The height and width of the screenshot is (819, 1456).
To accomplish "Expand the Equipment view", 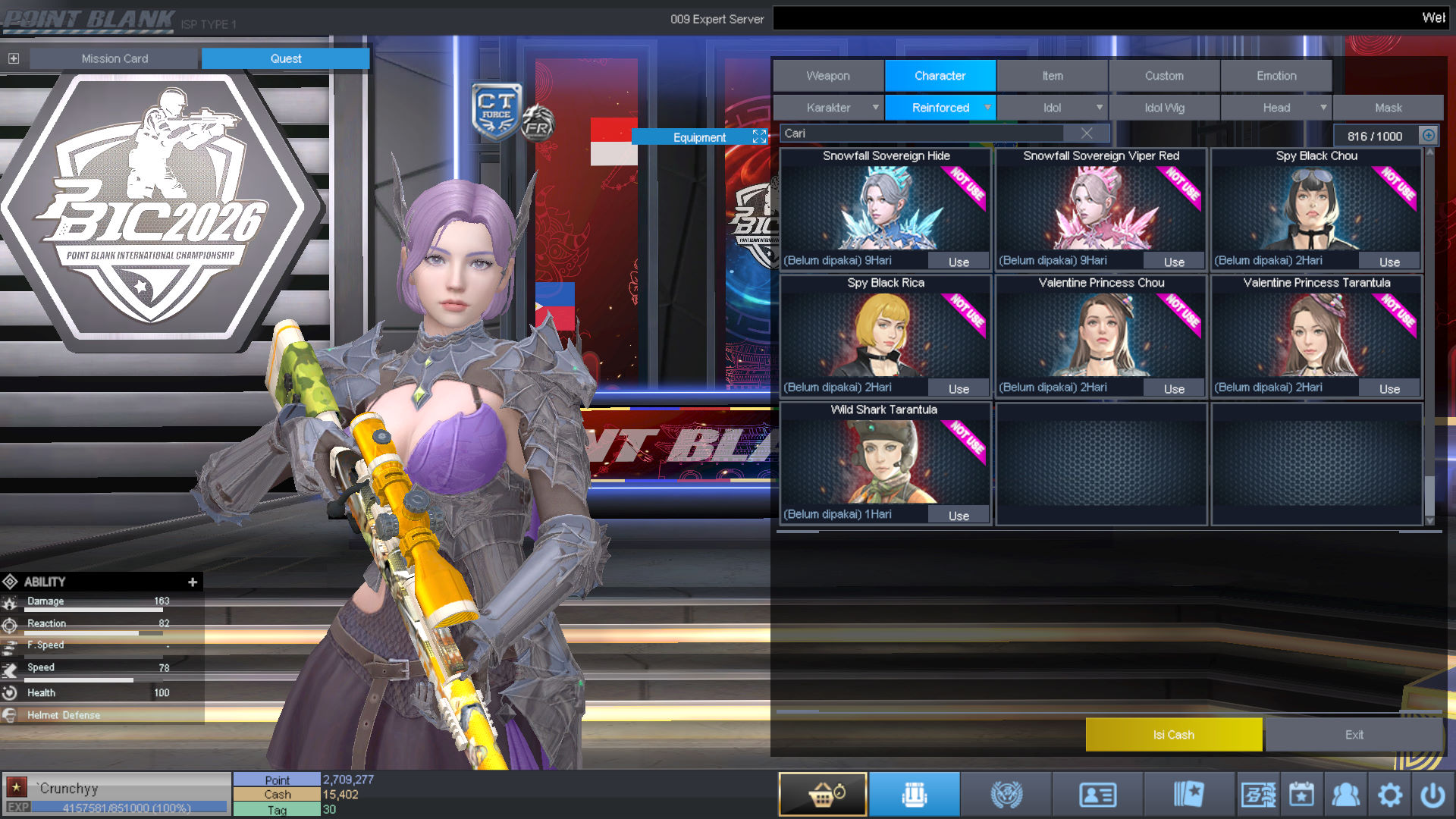I will (759, 136).
